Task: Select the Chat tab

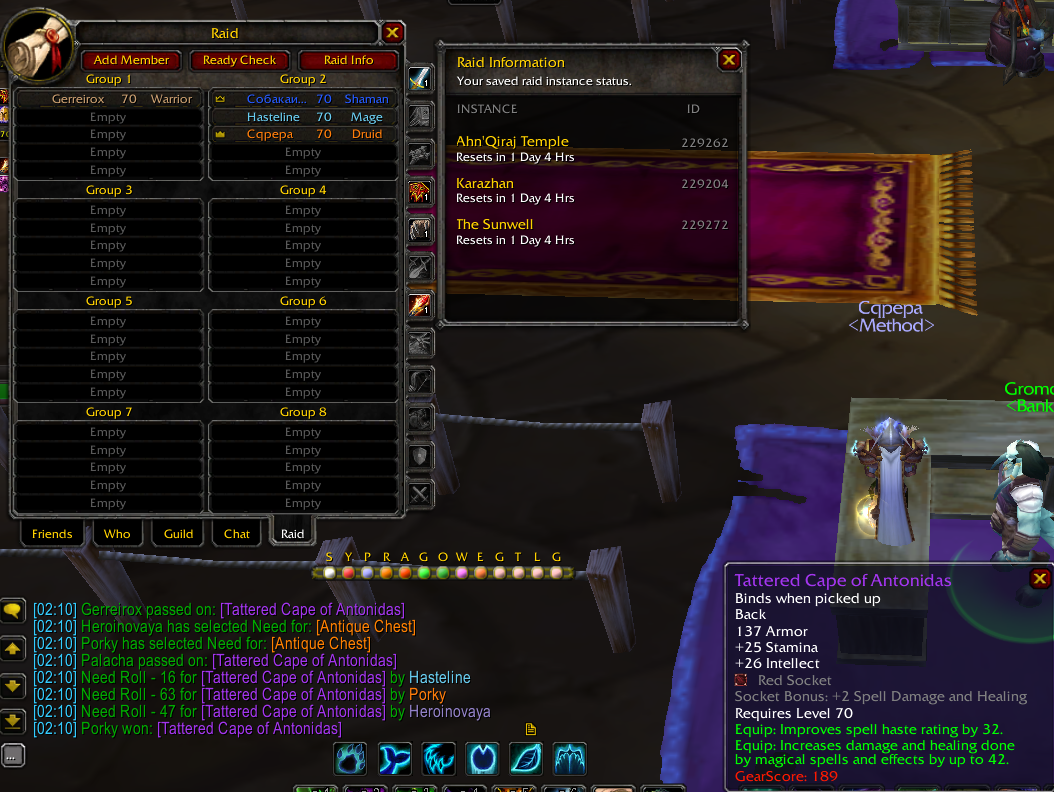Action: coord(237,534)
